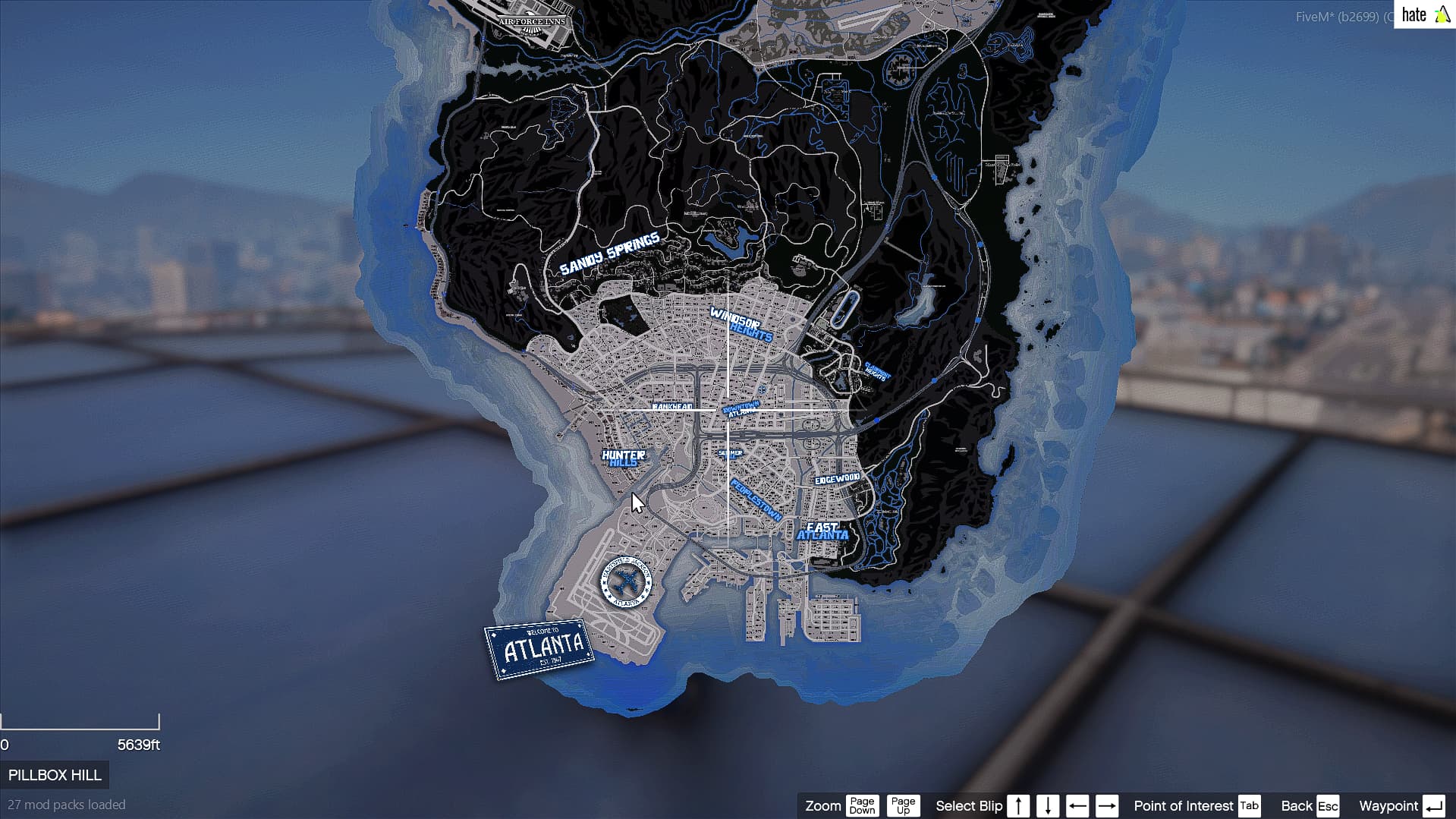Click the left arrow blip selector
The width and height of the screenshot is (1456, 819).
pos(1077,805)
